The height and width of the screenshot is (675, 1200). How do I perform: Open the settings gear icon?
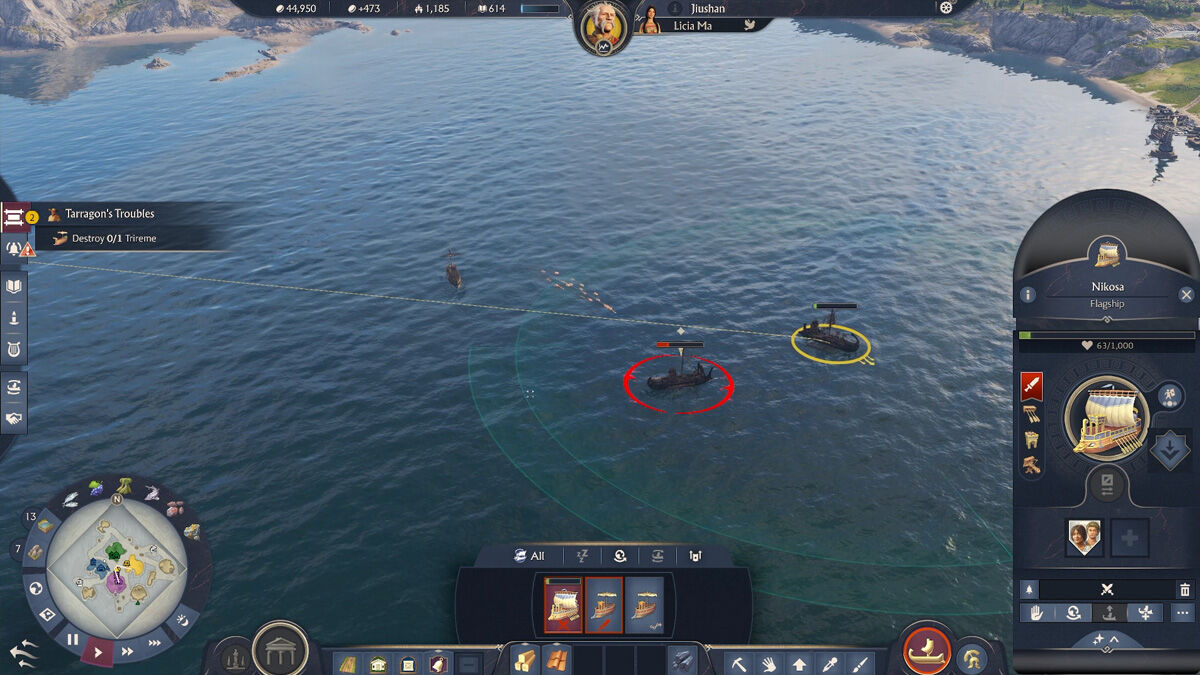coord(946,8)
